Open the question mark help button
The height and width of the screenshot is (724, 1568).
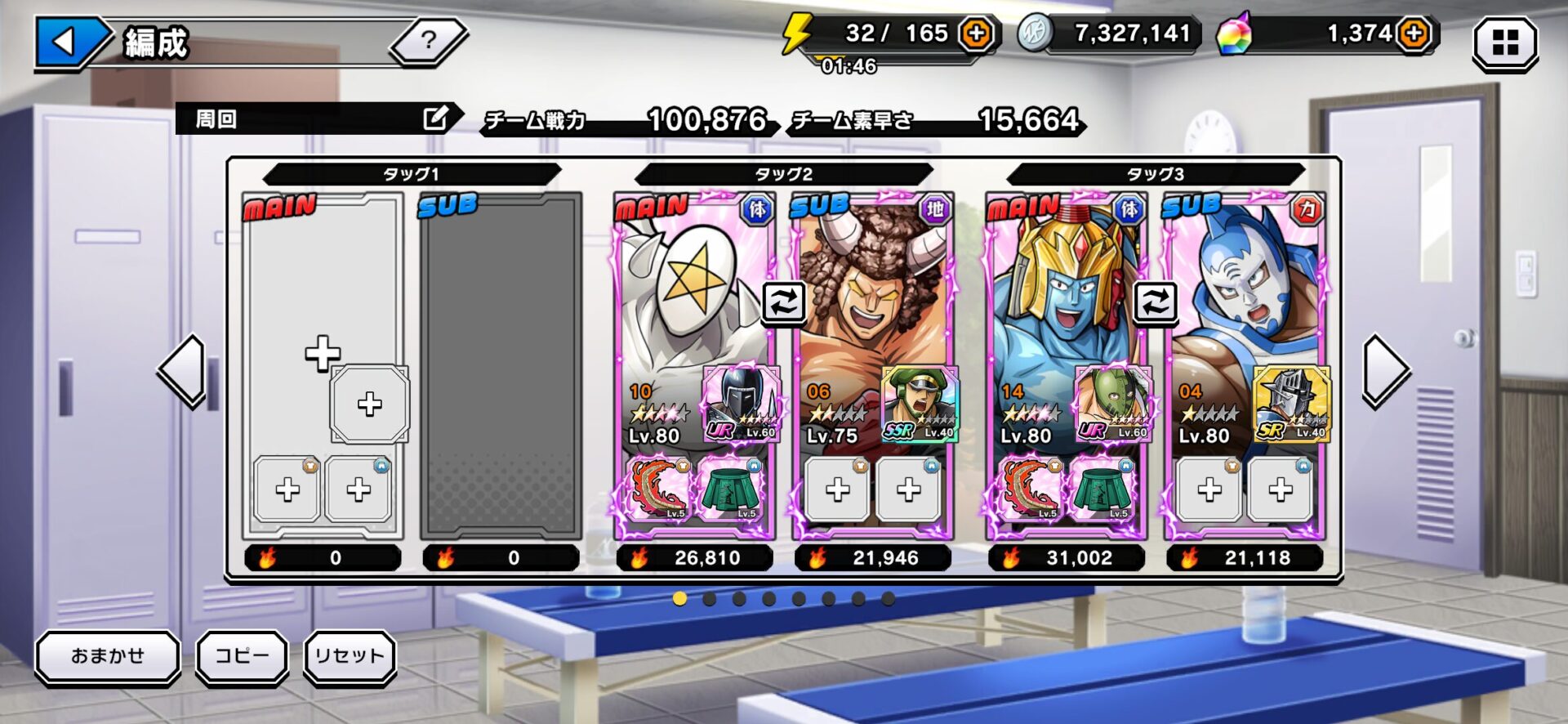pyautogui.click(x=428, y=39)
